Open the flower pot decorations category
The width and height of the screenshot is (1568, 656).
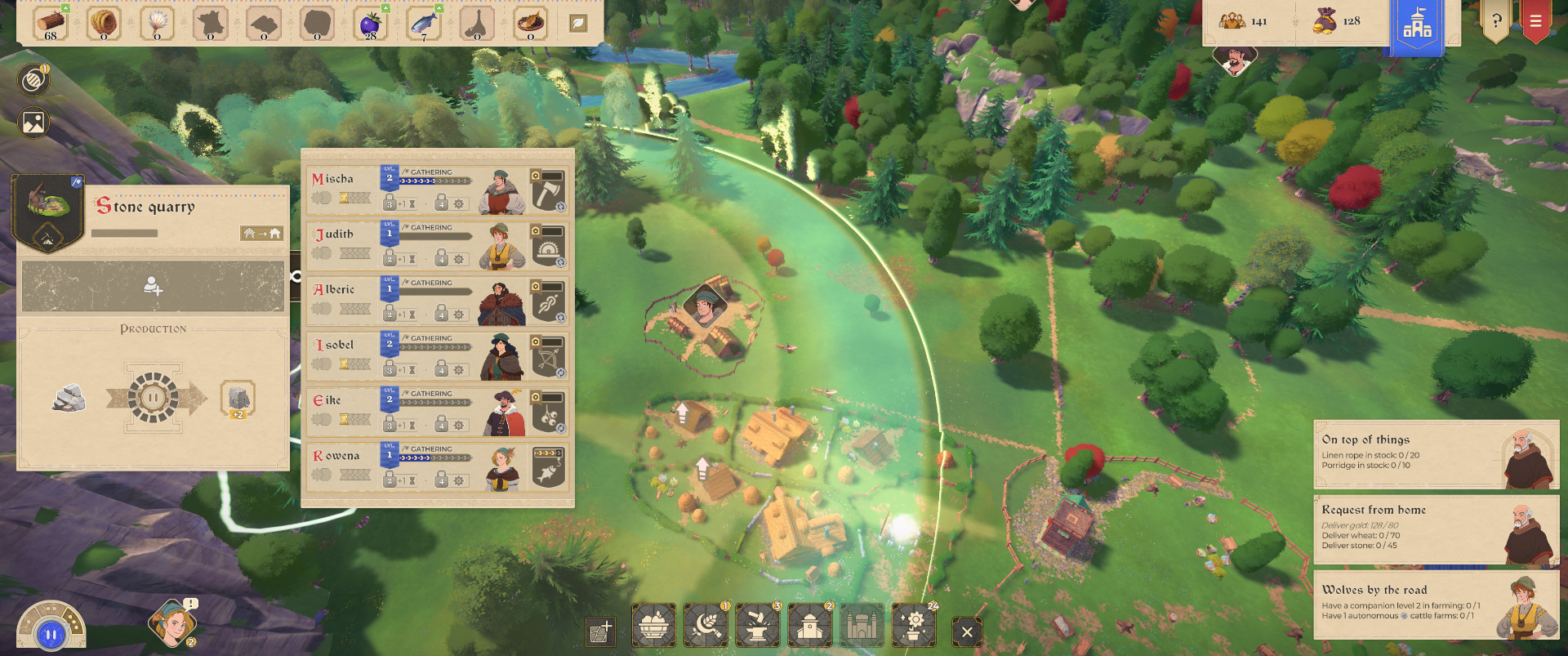(x=914, y=626)
